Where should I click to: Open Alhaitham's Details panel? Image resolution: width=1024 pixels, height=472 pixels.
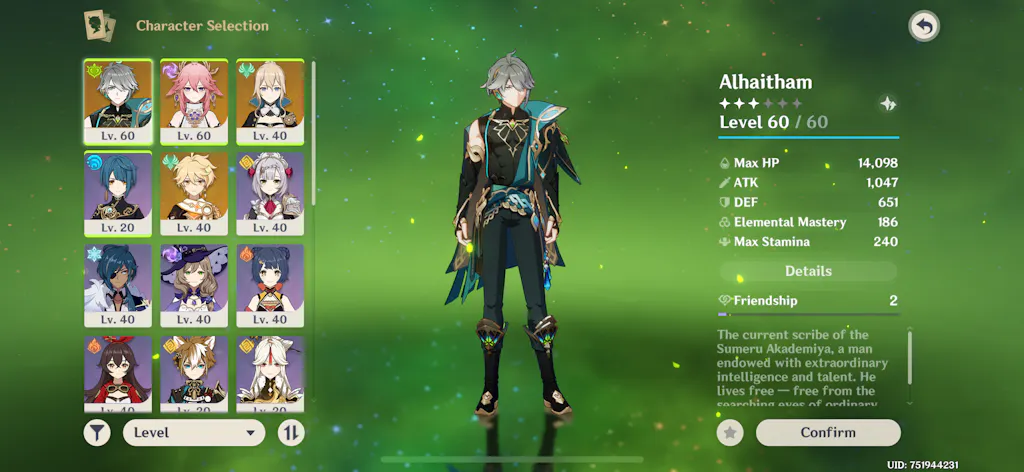pos(808,271)
